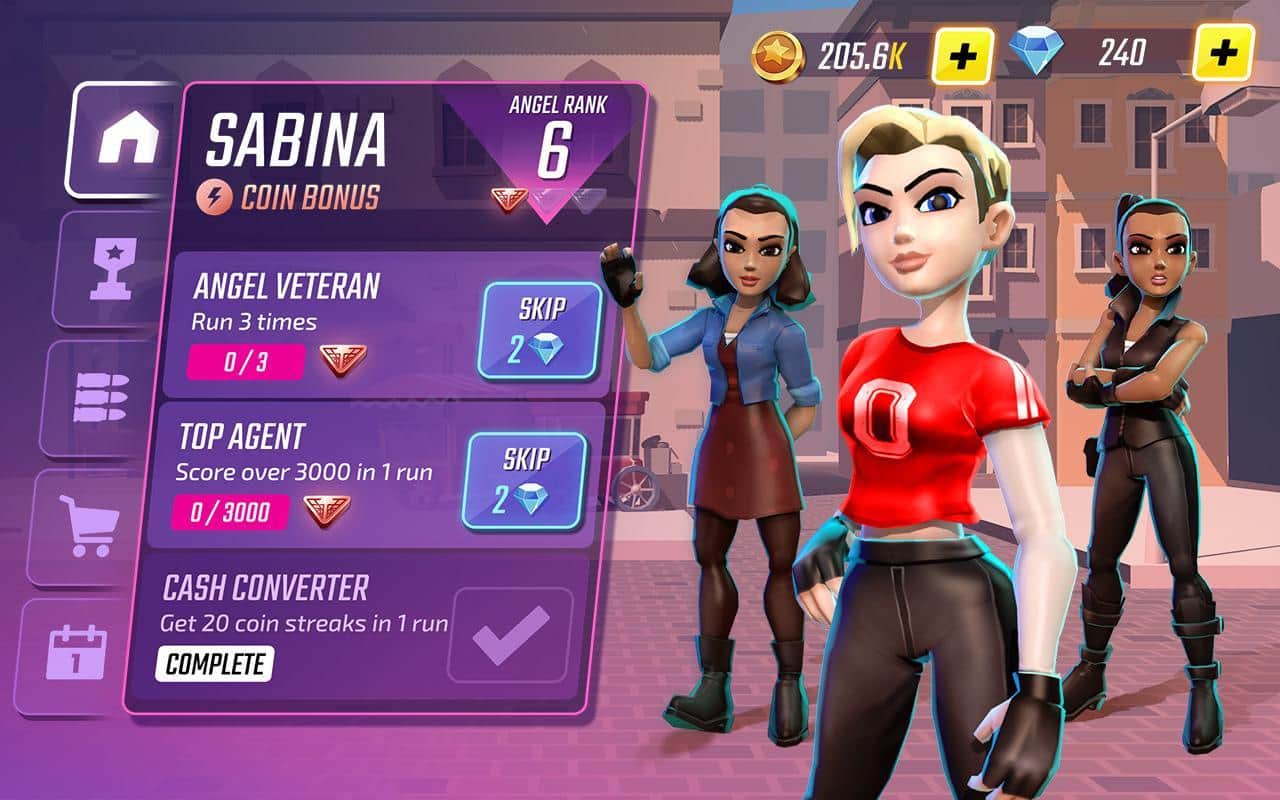The image size is (1280, 800).
Task: Go to the shopping cart store tab
Action: (88, 526)
